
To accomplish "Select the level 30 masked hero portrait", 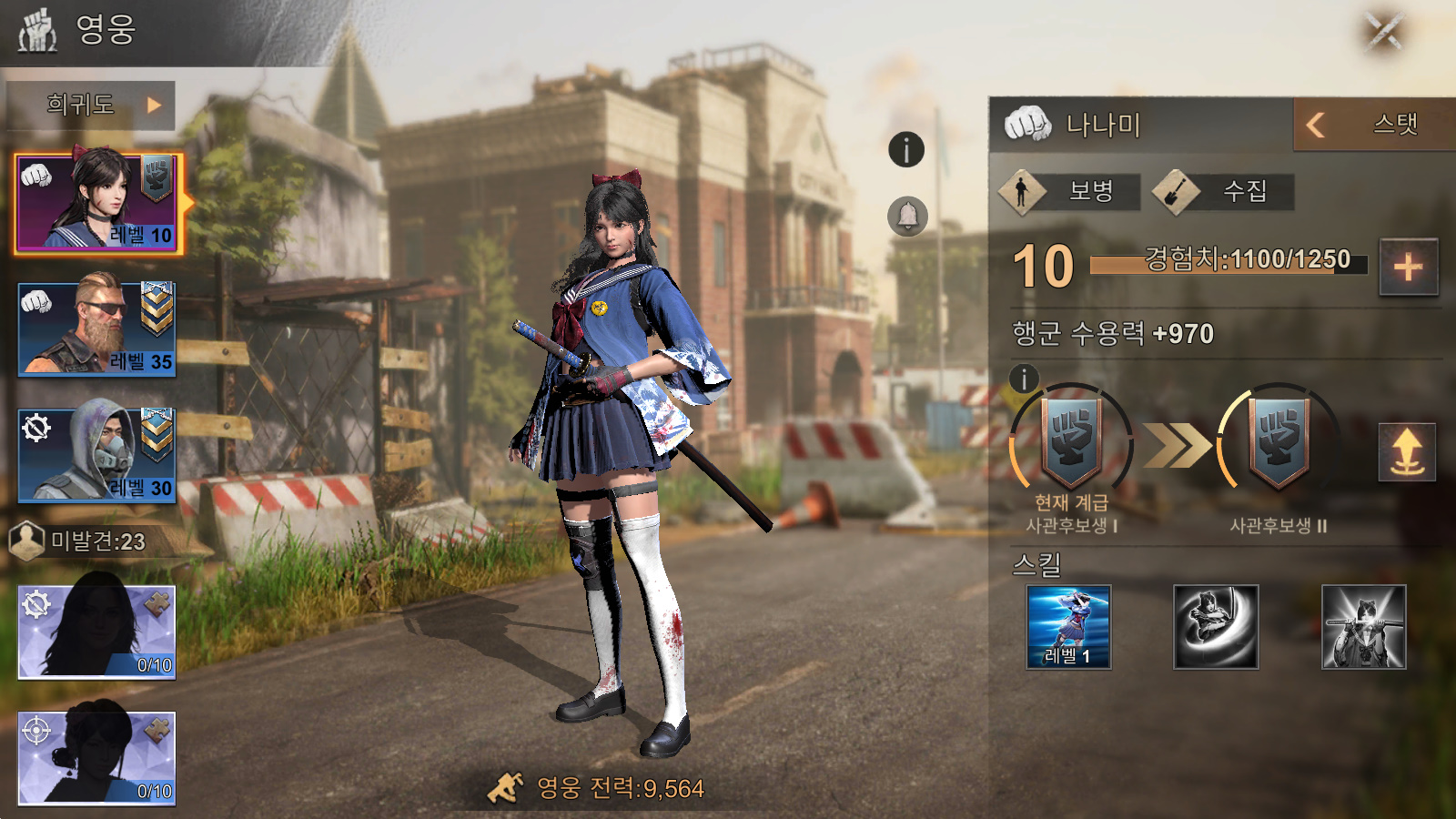I will pyautogui.click(x=97, y=454).
